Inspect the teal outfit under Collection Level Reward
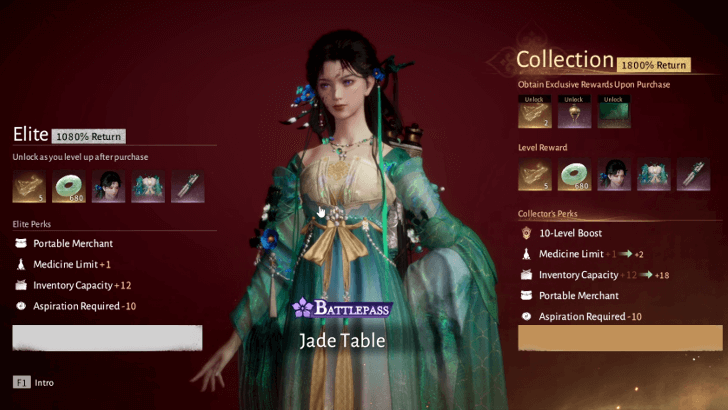Screen dimensions: 728x410 tap(654, 175)
